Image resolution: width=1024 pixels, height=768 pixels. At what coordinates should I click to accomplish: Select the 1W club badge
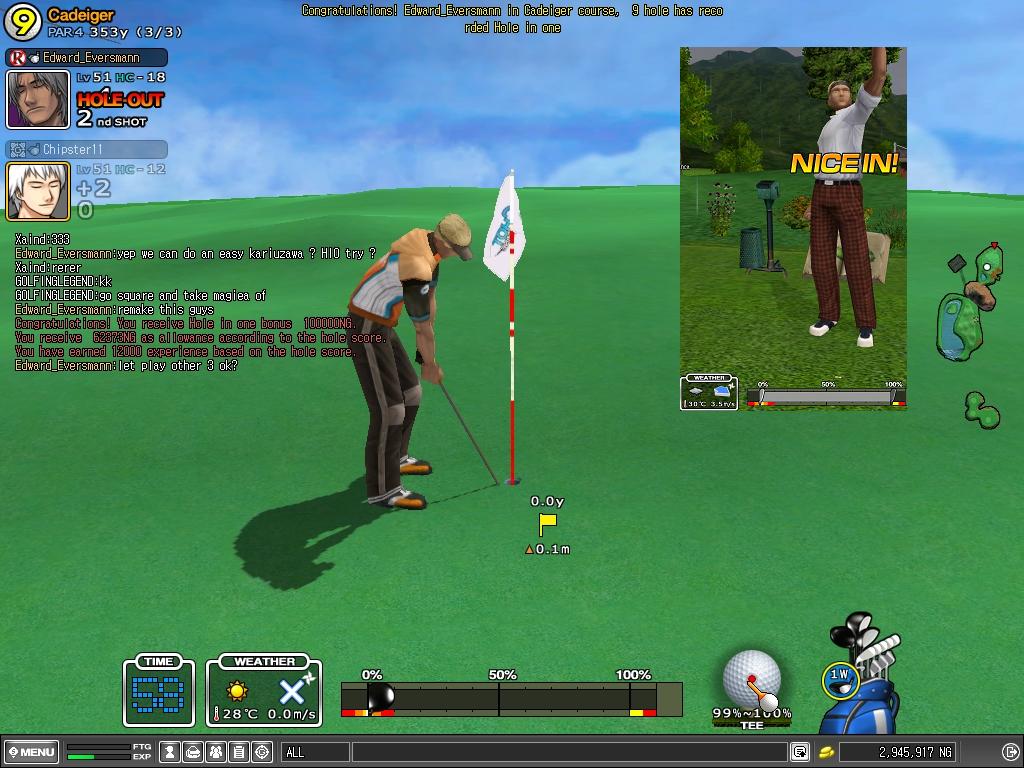838,679
